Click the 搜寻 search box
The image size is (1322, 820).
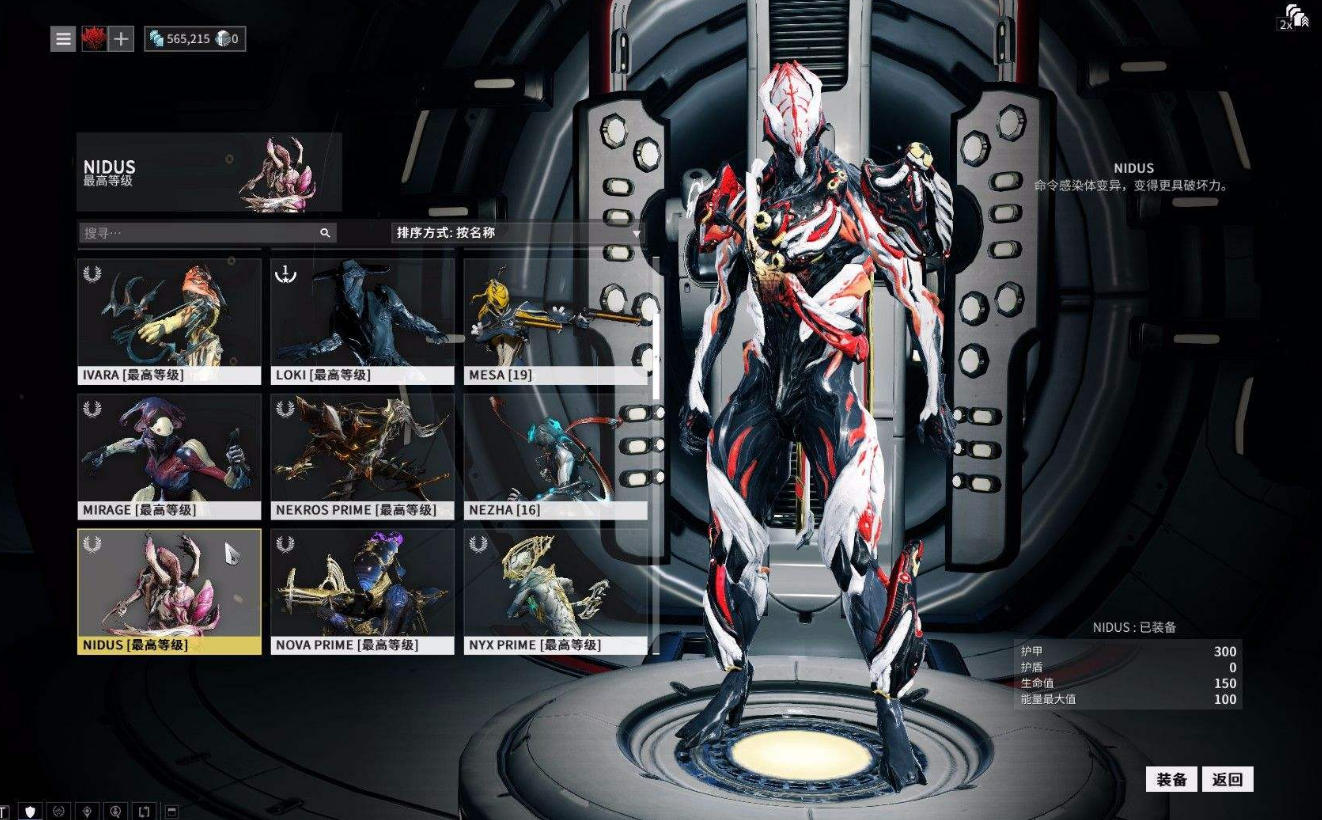click(x=200, y=233)
